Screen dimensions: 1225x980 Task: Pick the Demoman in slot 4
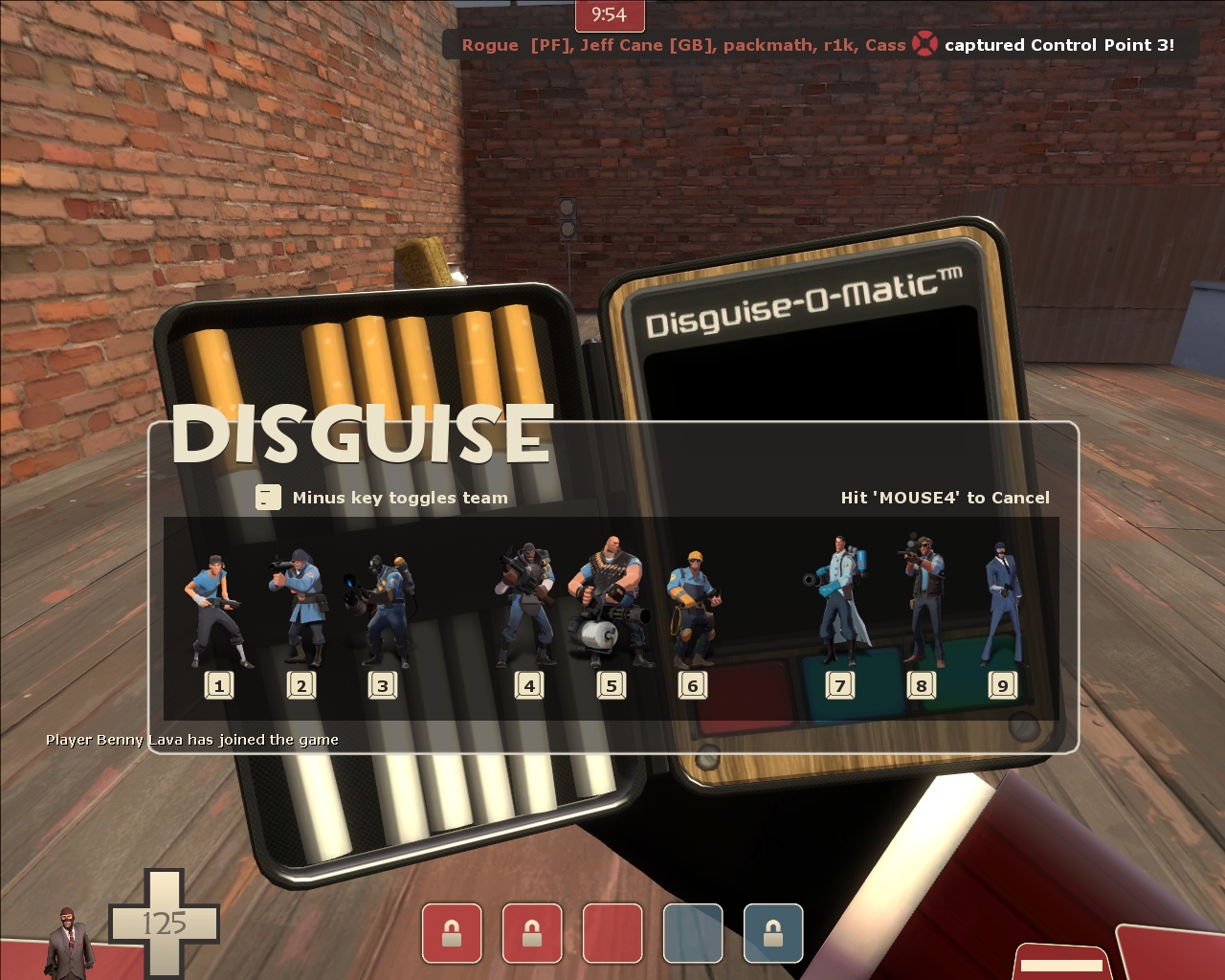tap(525, 603)
